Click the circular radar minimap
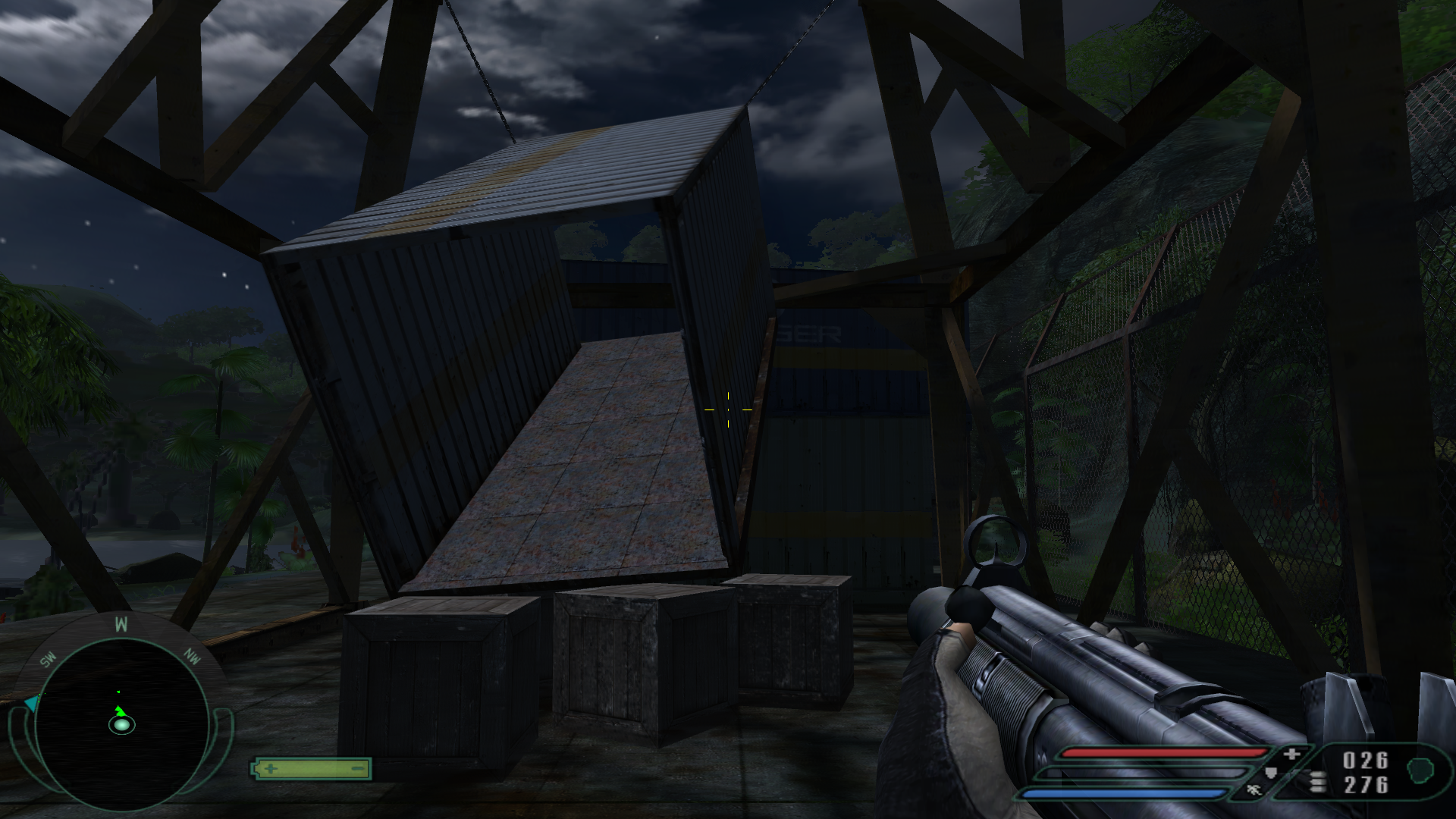This screenshot has width=1456, height=819. pos(121,724)
